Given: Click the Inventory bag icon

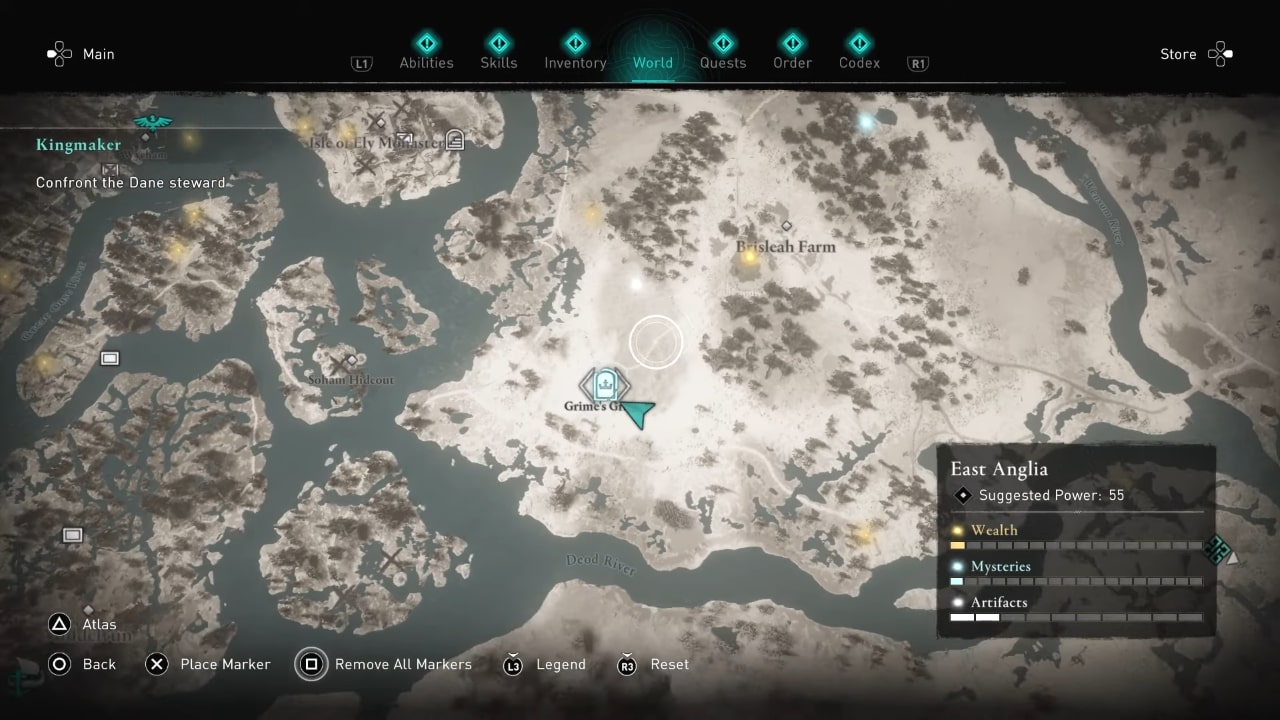Looking at the screenshot, I should coord(575,44).
